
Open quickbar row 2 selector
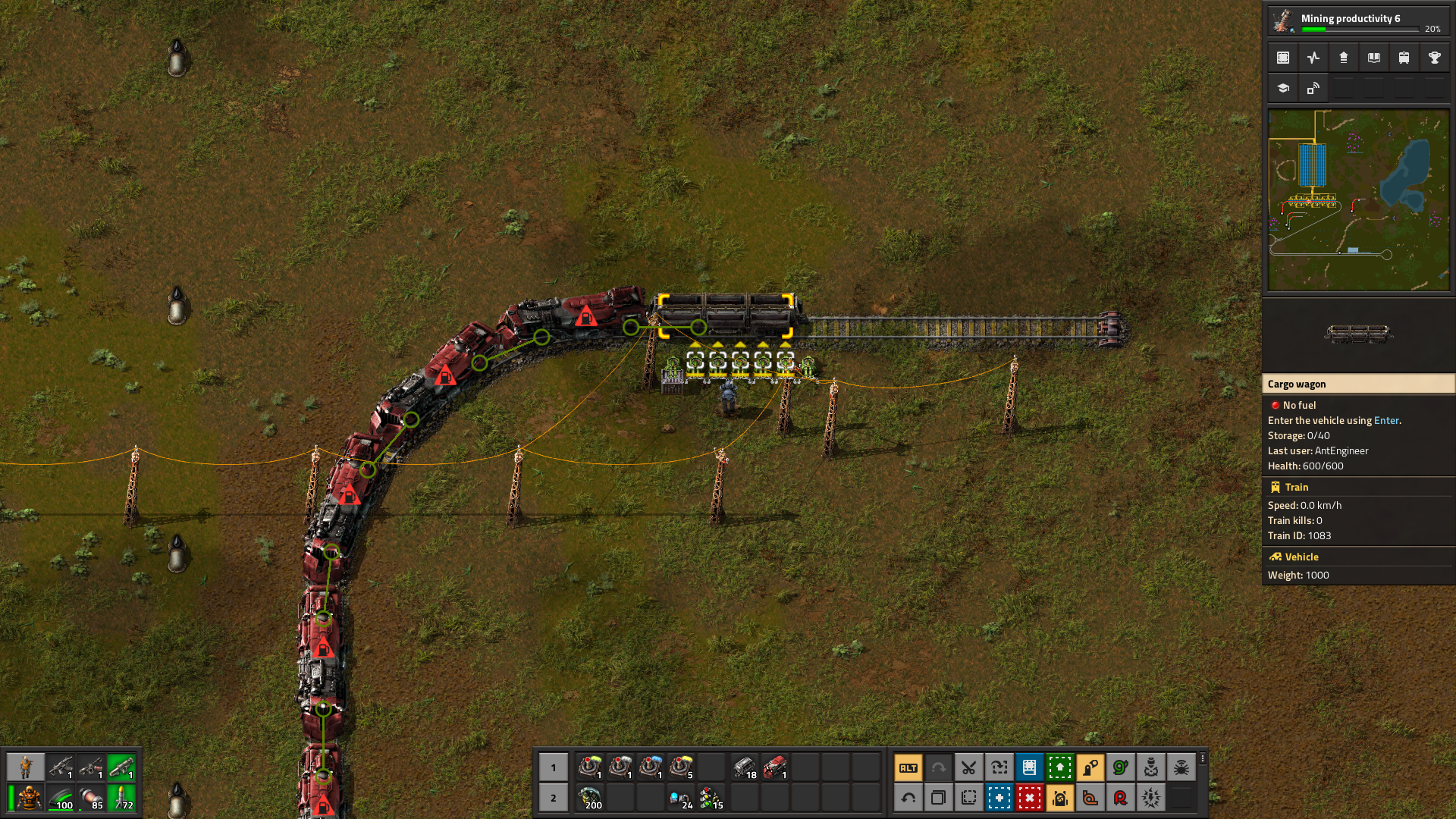553,797
